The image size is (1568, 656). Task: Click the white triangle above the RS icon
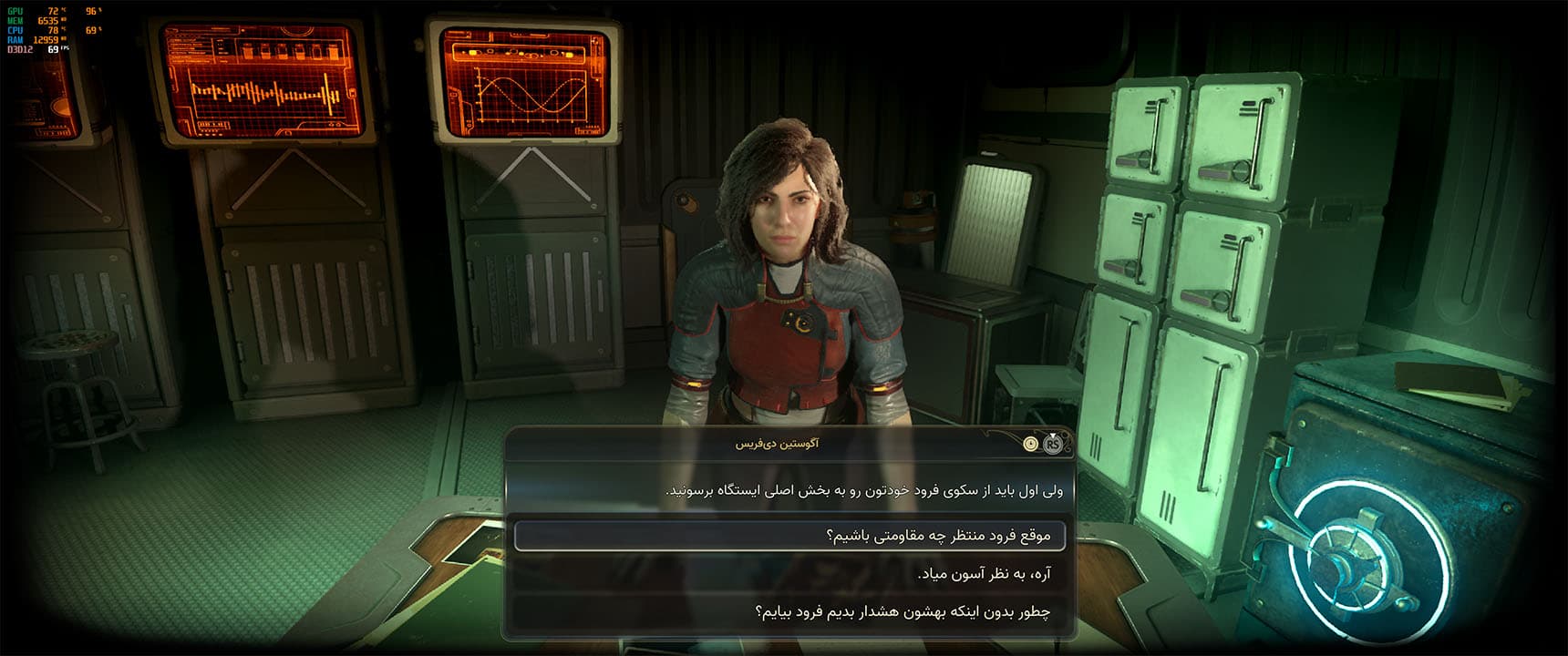[1053, 435]
